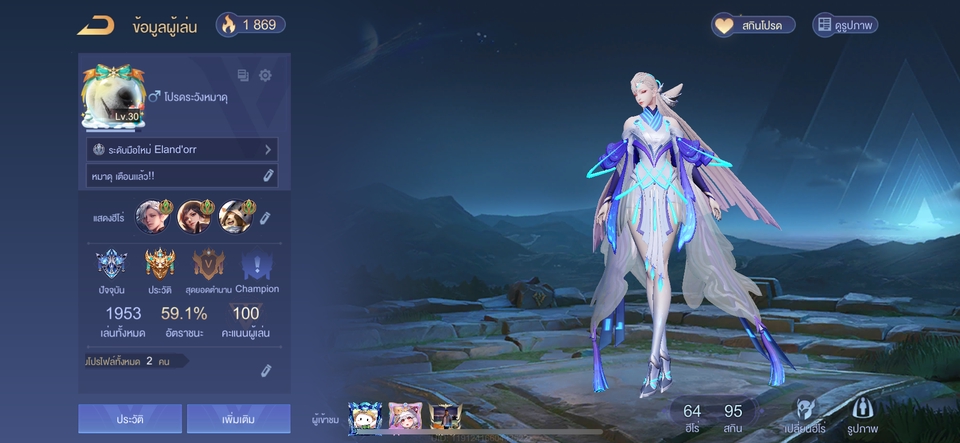Viewport: 960px width, 443px height.
Task: Open the history (ประวัติ) button at the bottom
Action: pos(130,419)
